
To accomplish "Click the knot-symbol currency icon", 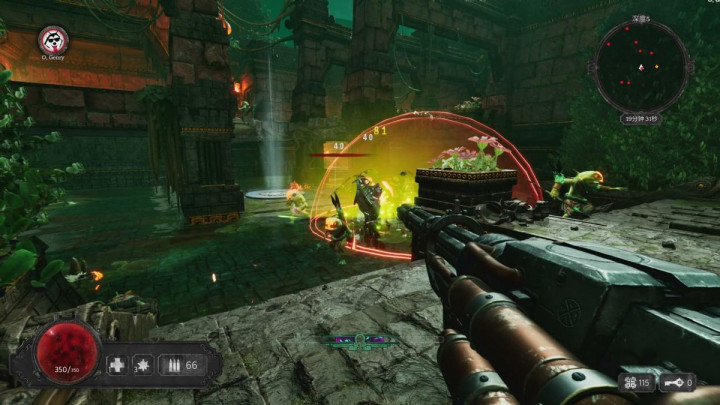I will click(630, 382).
